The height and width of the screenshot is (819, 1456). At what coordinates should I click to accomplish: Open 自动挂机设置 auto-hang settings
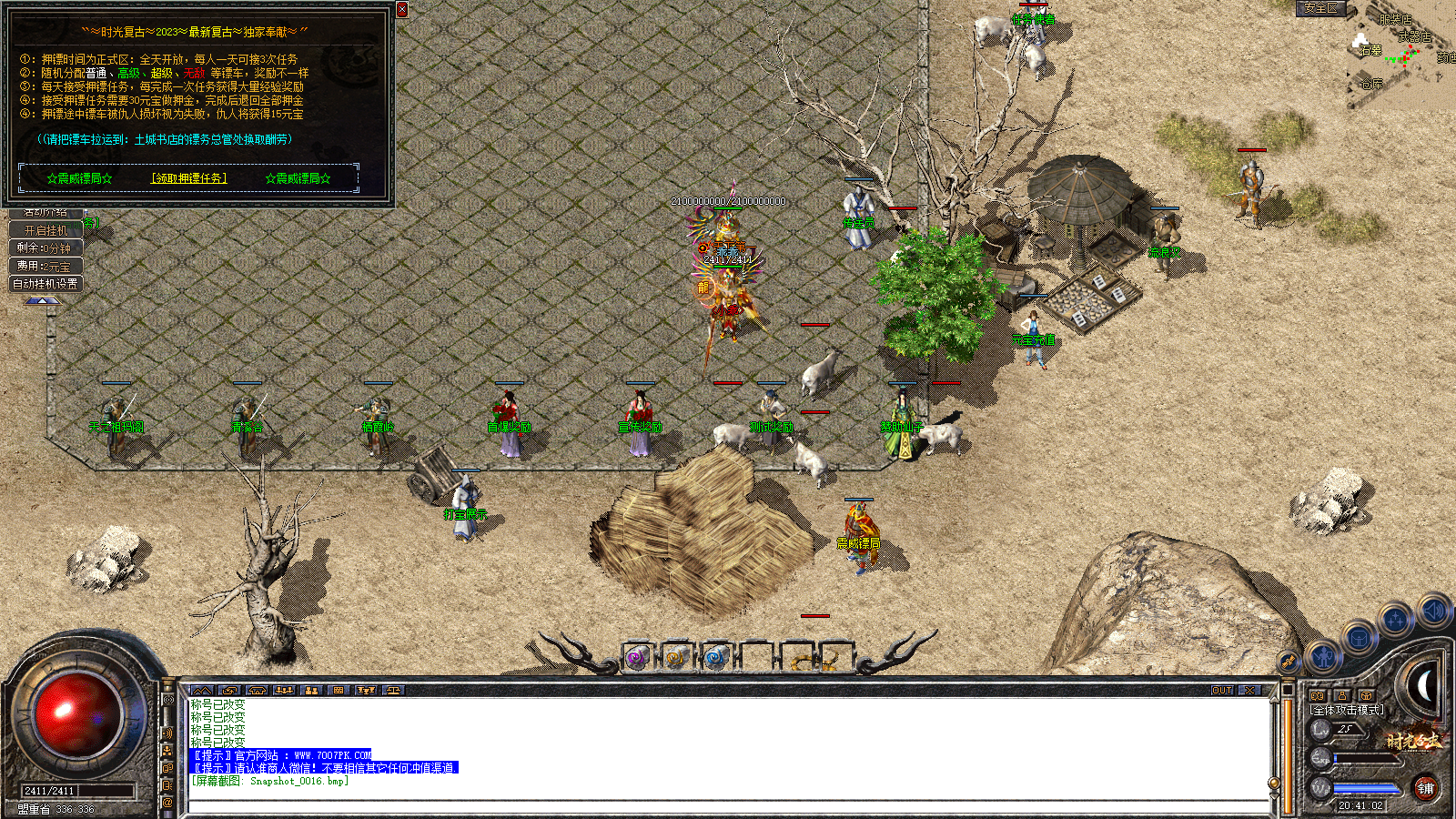click(x=45, y=283)
